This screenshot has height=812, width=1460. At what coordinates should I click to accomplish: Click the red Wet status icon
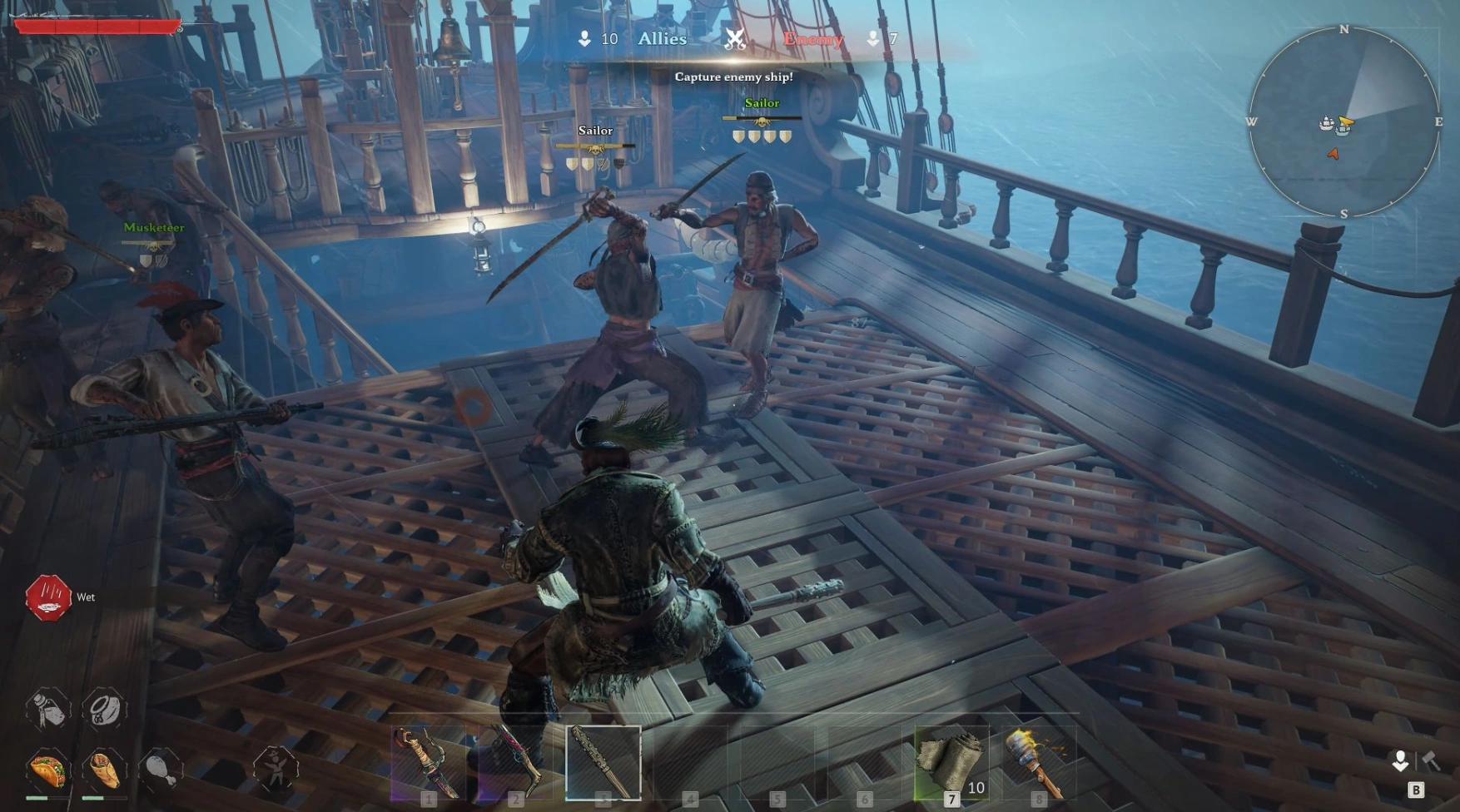(47, 597)
